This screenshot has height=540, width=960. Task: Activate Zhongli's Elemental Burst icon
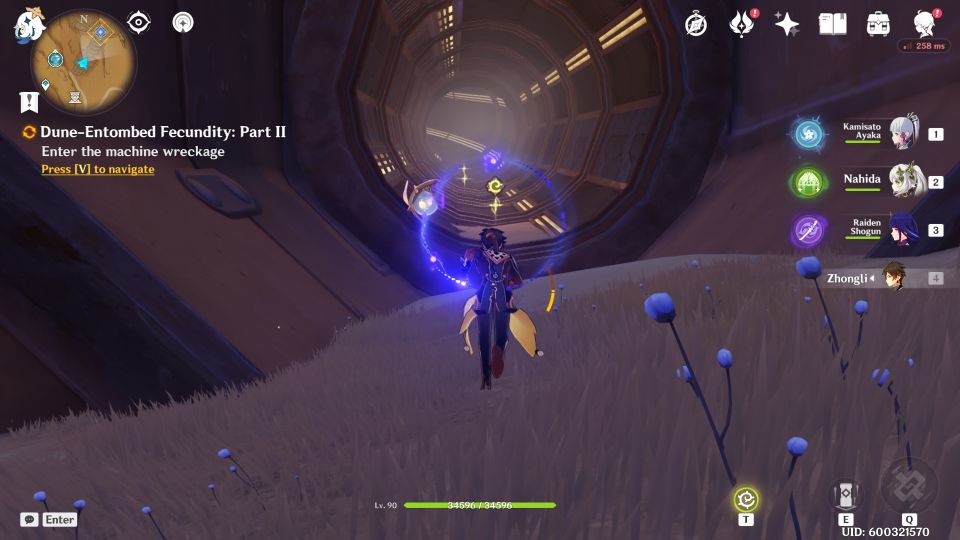(909, 487)
